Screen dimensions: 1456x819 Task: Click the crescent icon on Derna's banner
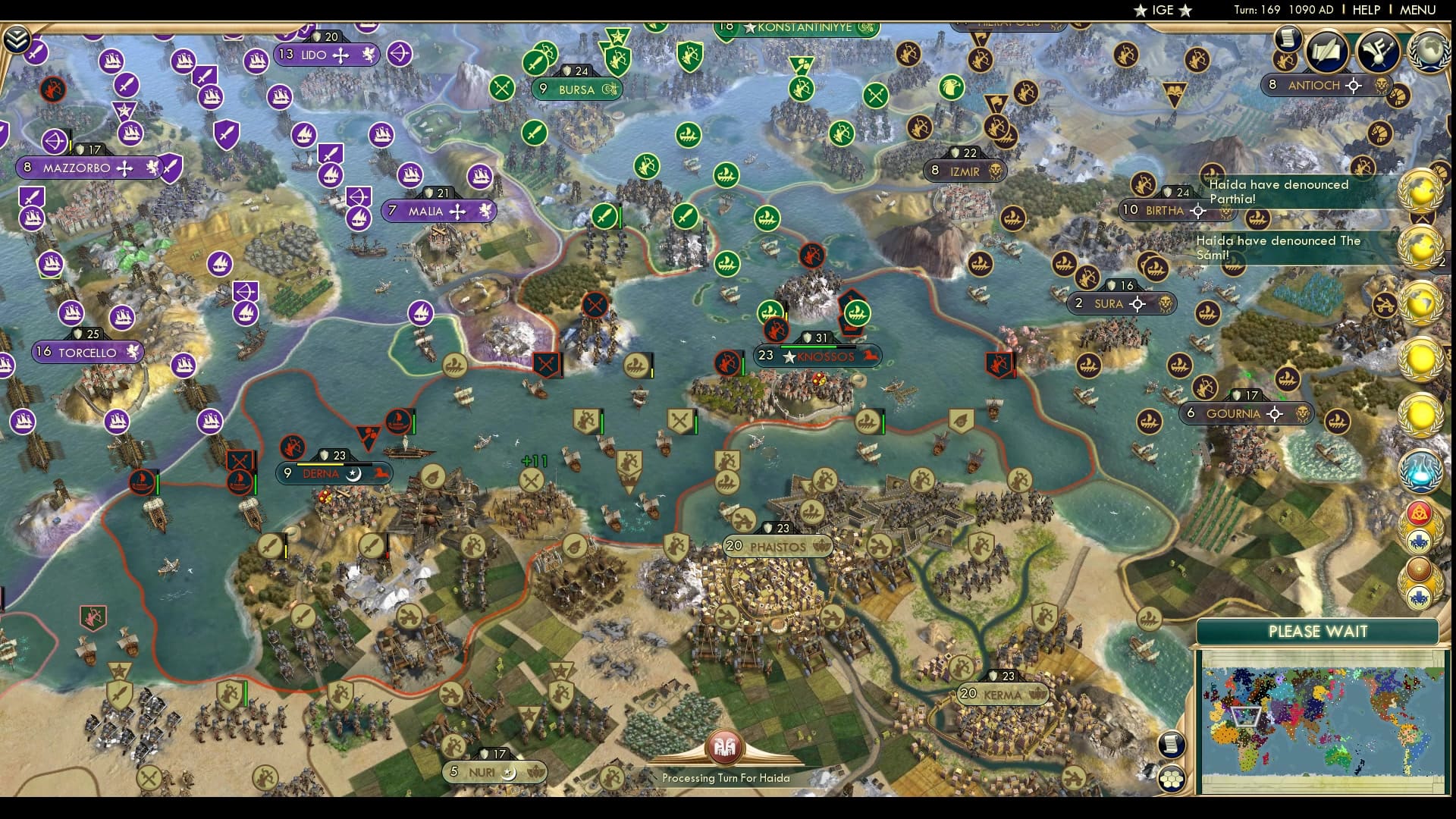[353, 473]
